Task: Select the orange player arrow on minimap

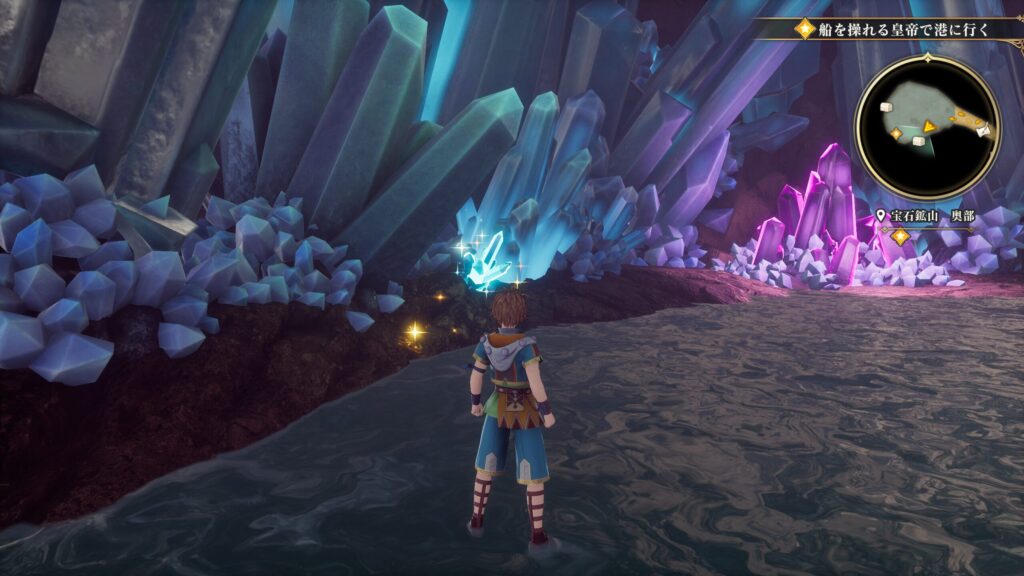Action: pyautogui.click(x=929, y=126)
